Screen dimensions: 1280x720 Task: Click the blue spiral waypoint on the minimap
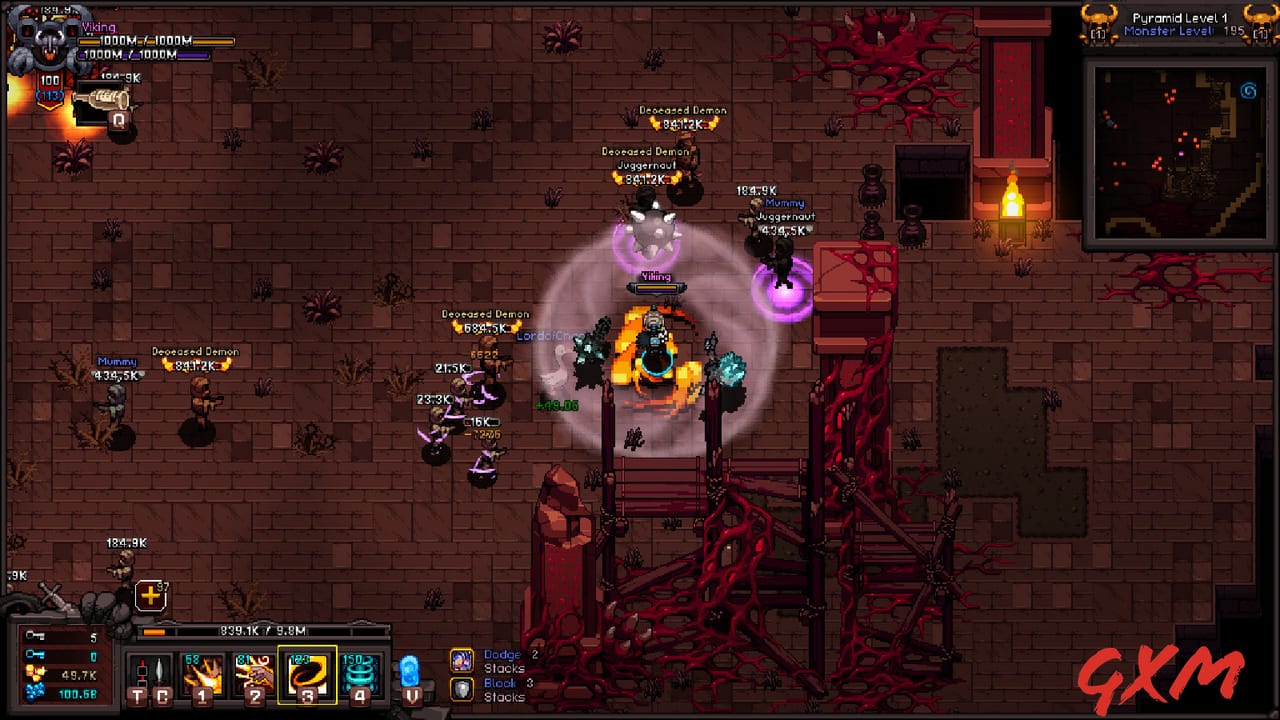(1248, 90)
